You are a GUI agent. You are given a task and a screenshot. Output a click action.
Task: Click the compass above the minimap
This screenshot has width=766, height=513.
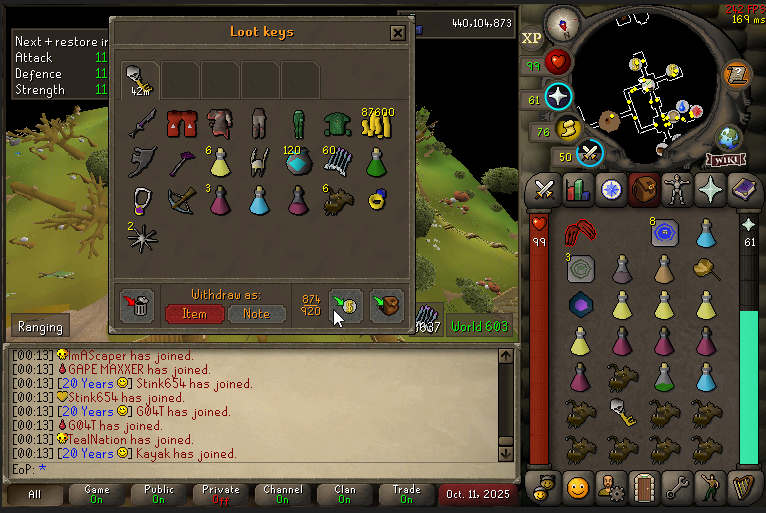point(562,23)
